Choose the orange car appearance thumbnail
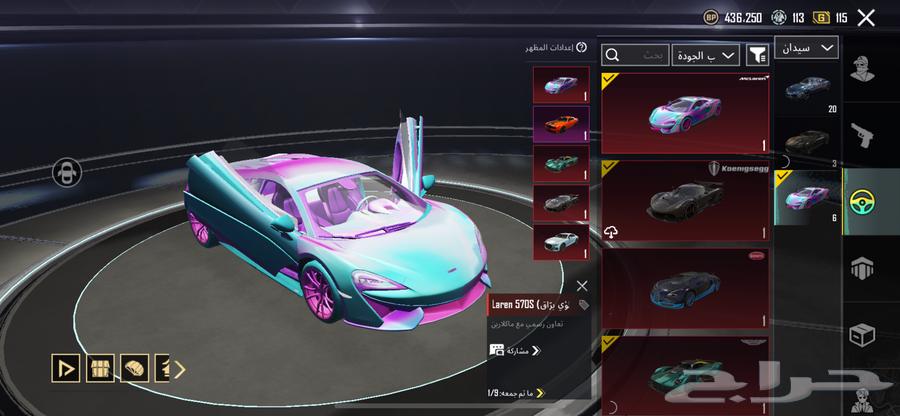900x416 pixels. coord(561,125)
